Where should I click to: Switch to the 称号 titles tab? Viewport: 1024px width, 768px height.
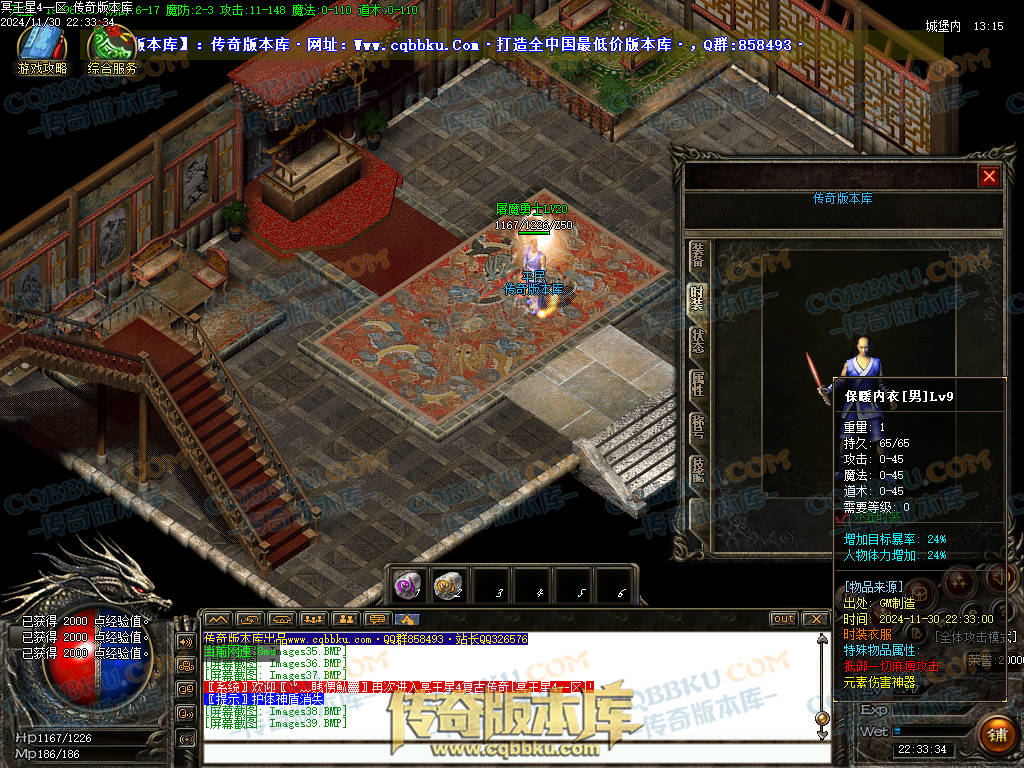(x=697, y=428)
